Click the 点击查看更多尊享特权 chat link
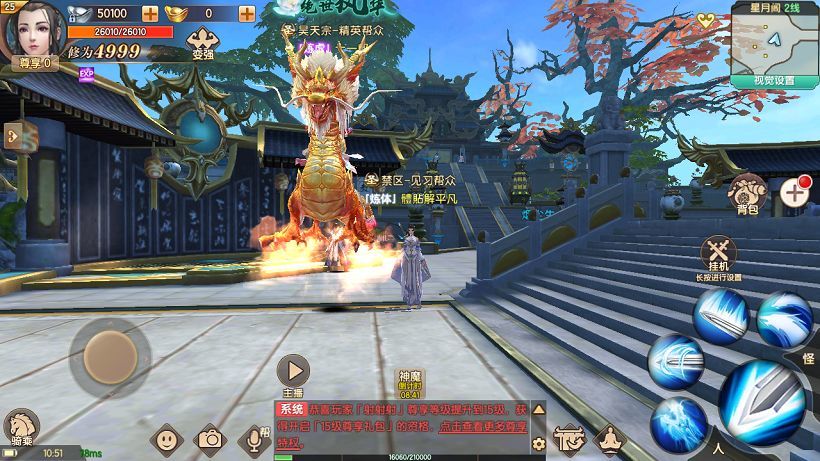Viewport: 820px width, 461px height. click(400, 433)
